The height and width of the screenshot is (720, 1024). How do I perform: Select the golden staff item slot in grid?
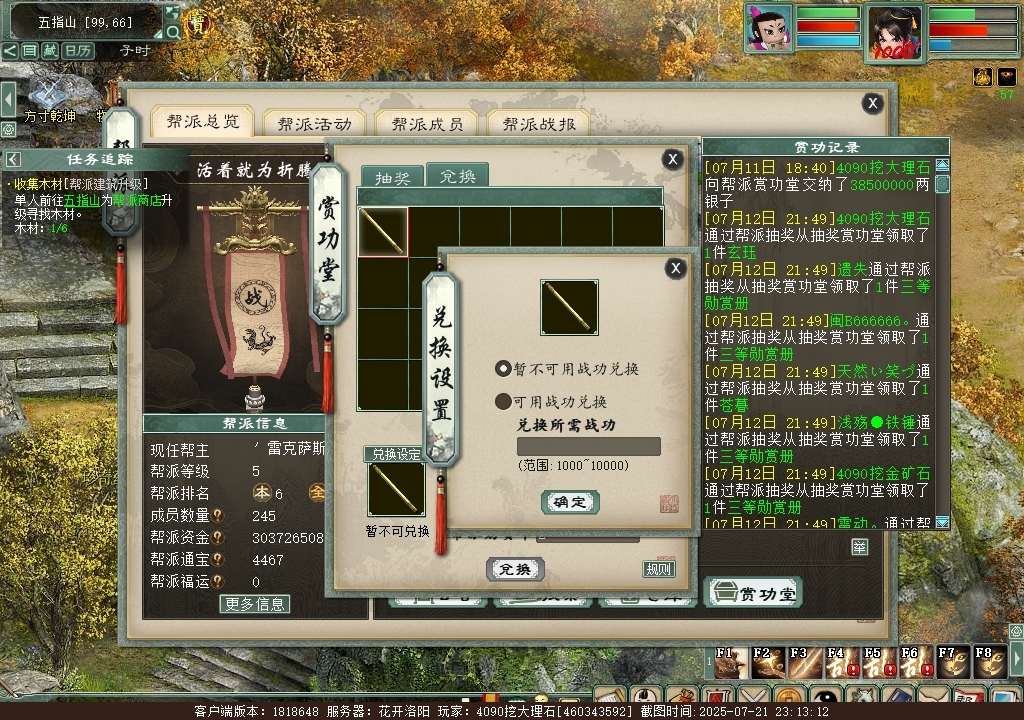pyautogui.click(x=383, y=232)
